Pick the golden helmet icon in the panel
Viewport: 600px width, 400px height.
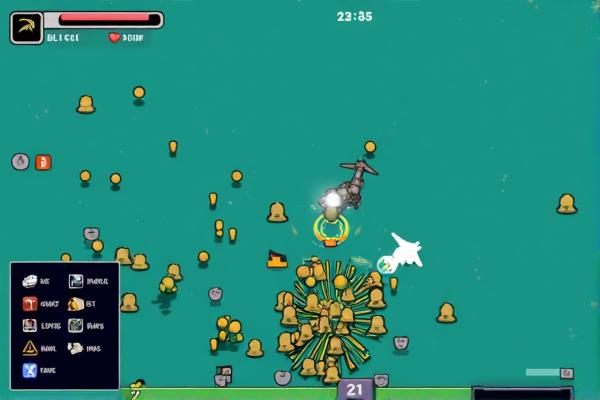(76, 304)
